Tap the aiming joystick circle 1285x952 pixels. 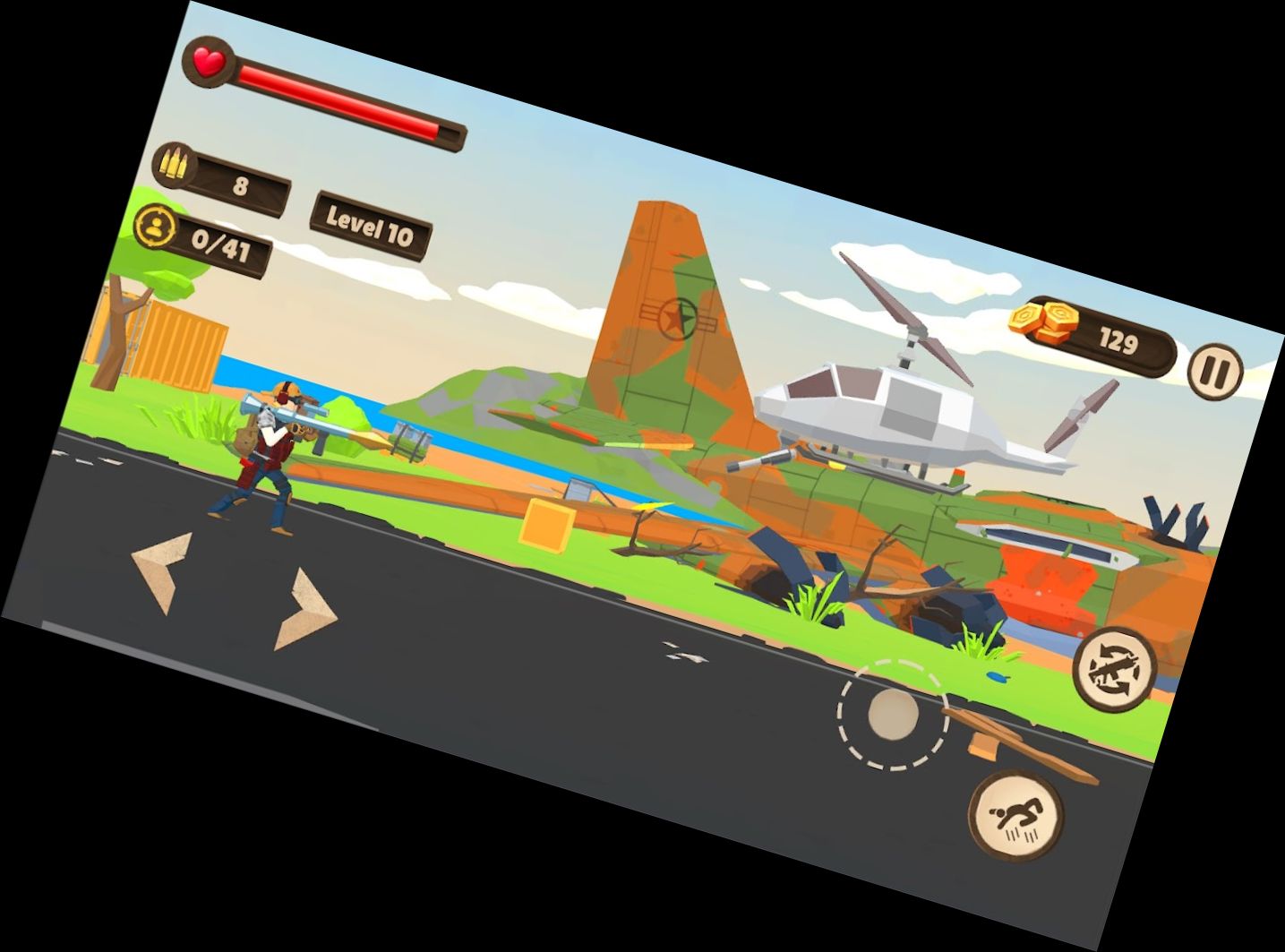[893, 714]
